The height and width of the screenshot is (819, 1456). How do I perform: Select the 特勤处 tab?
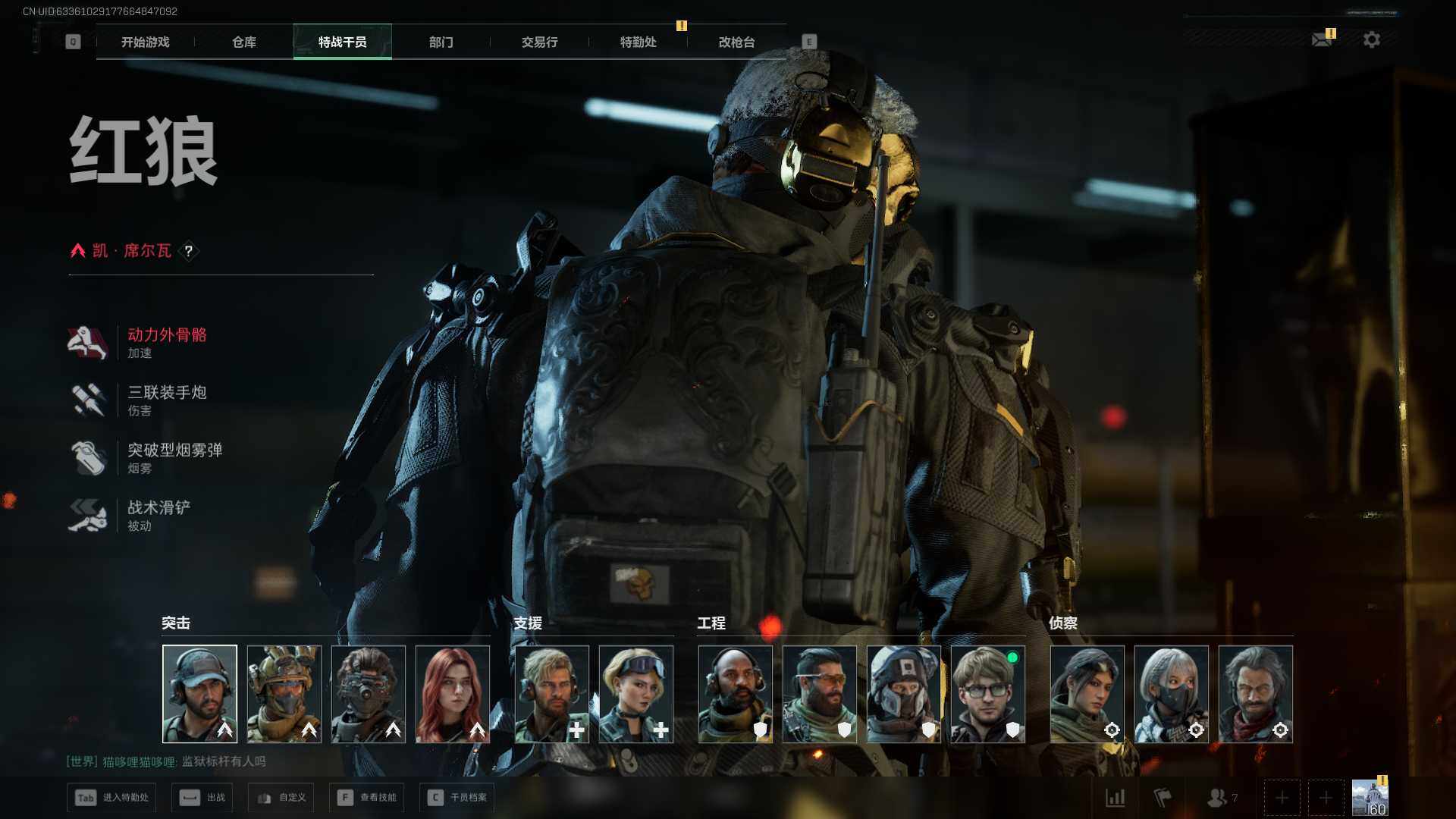coord(638,42)
